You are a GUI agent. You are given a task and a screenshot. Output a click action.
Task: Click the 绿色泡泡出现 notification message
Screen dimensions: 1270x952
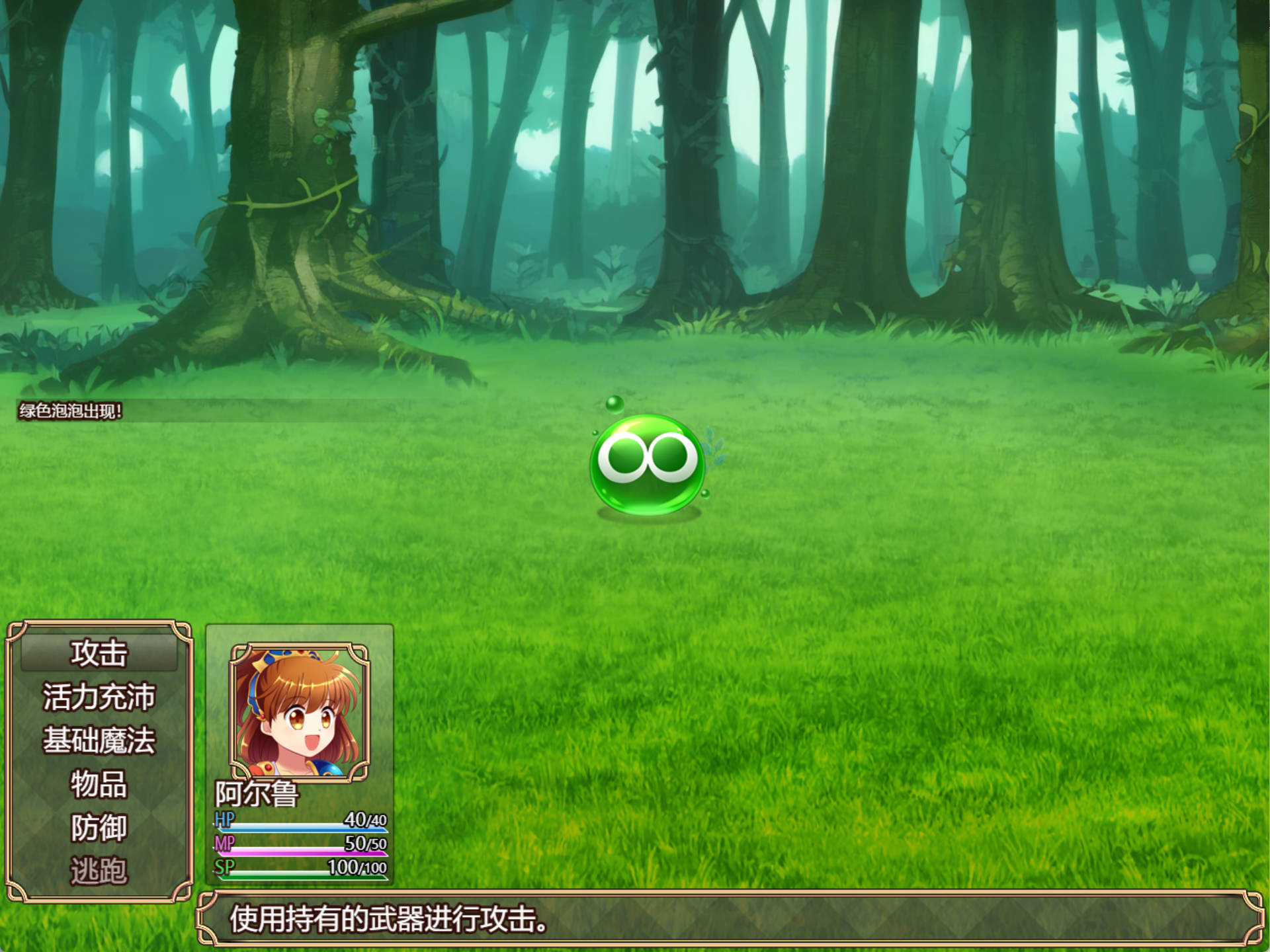[x=71, y=410]
